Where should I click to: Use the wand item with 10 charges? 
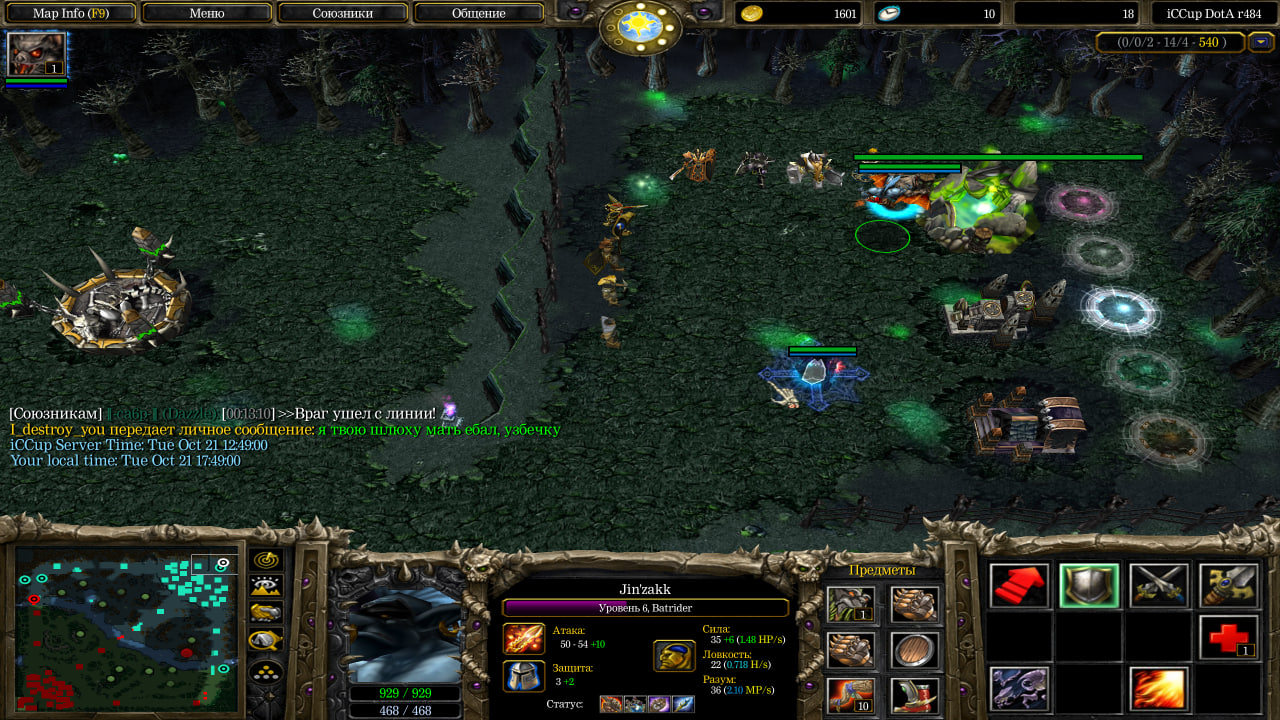pyautogui.click(x=851, y=695)
